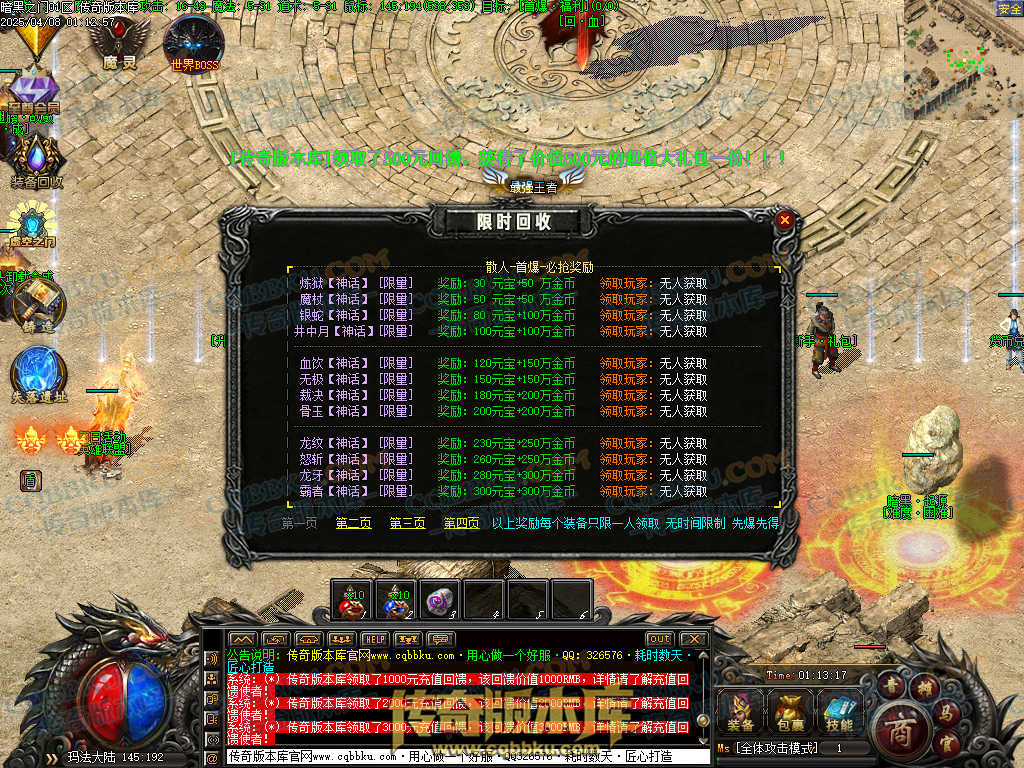The image size is (1024, 768).
Task: Open the 包裹 bag
Action: coord(789,711)
